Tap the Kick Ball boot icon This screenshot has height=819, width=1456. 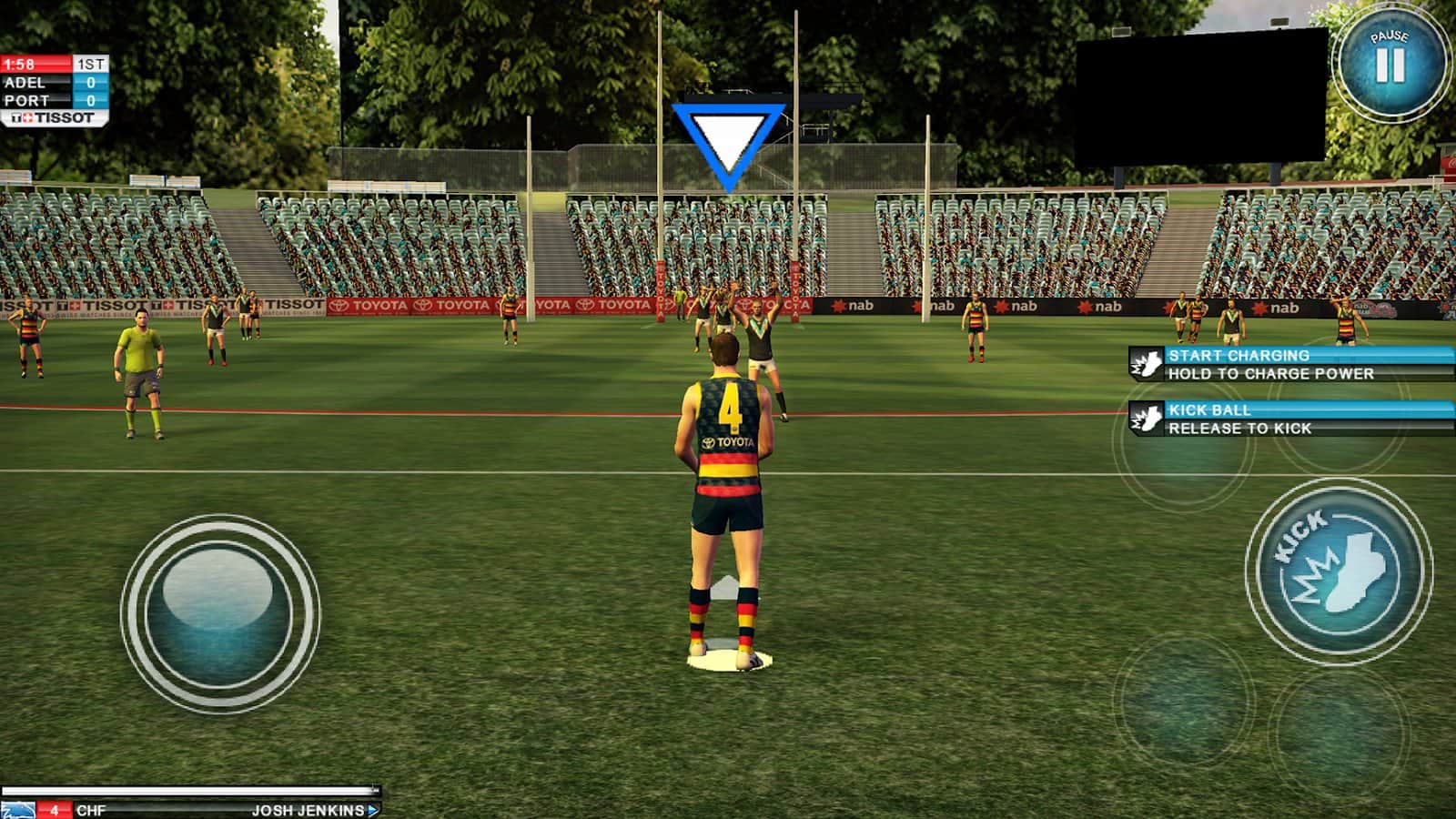pos(1146,420)
